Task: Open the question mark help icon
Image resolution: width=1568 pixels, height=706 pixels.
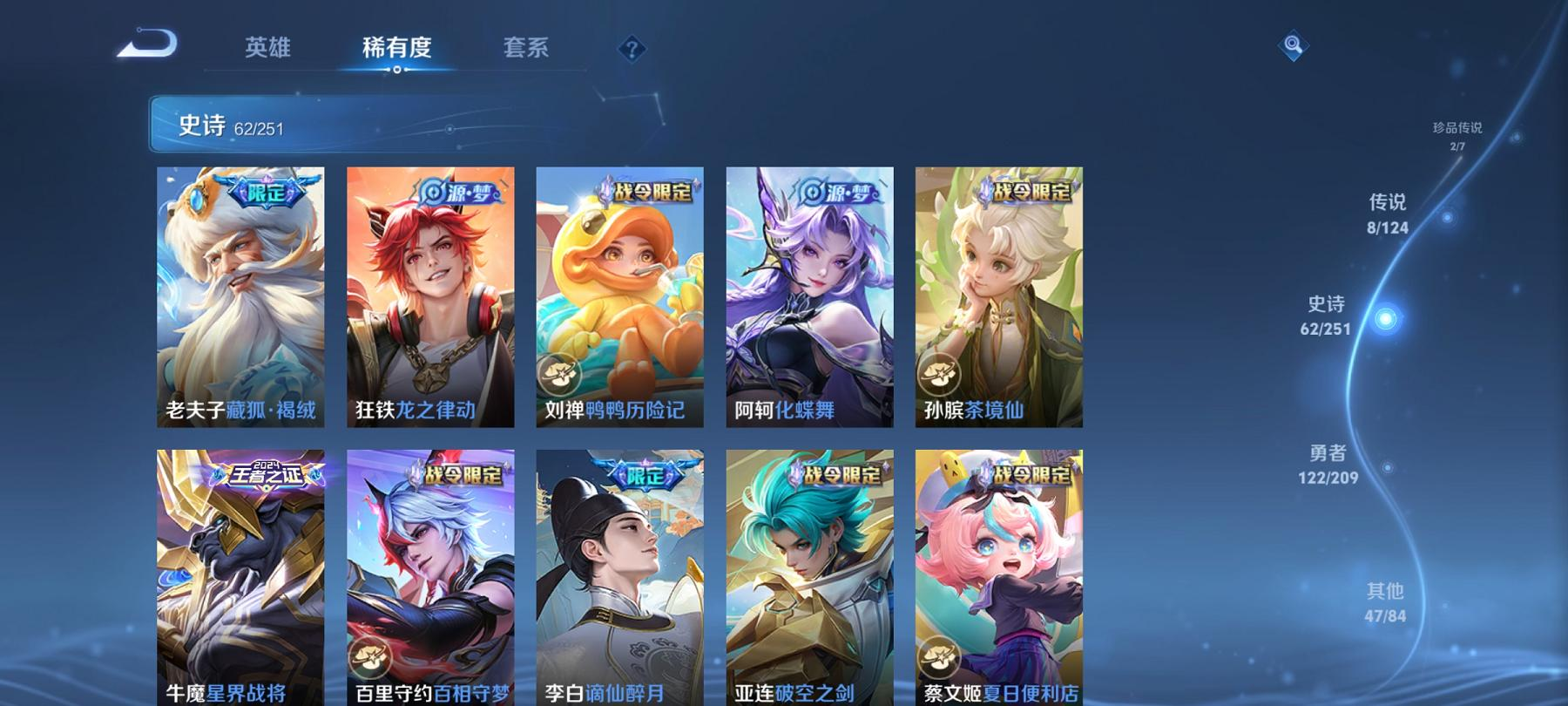Action: 632,49
